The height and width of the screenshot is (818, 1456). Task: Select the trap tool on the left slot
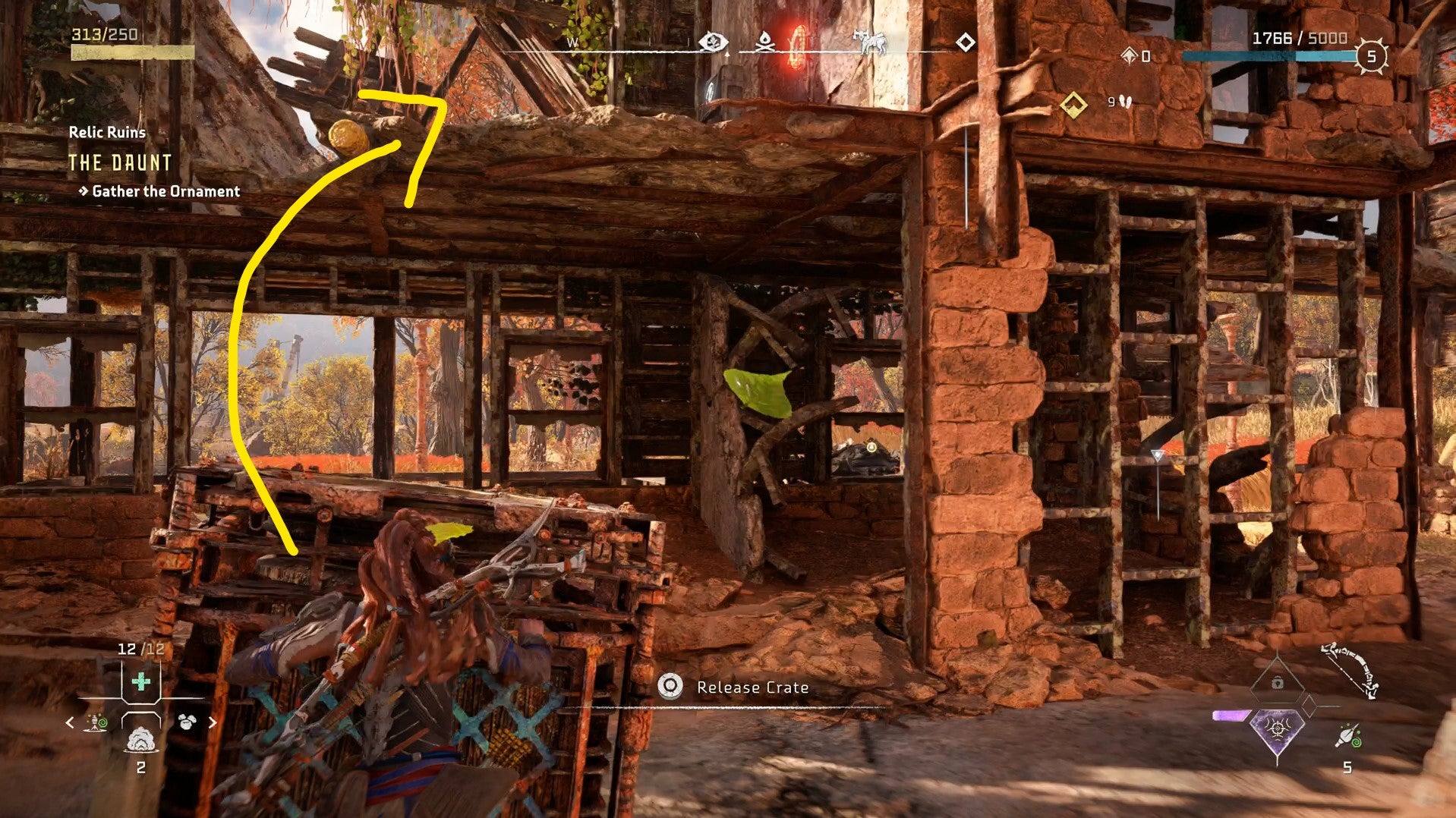click(96, 722)
